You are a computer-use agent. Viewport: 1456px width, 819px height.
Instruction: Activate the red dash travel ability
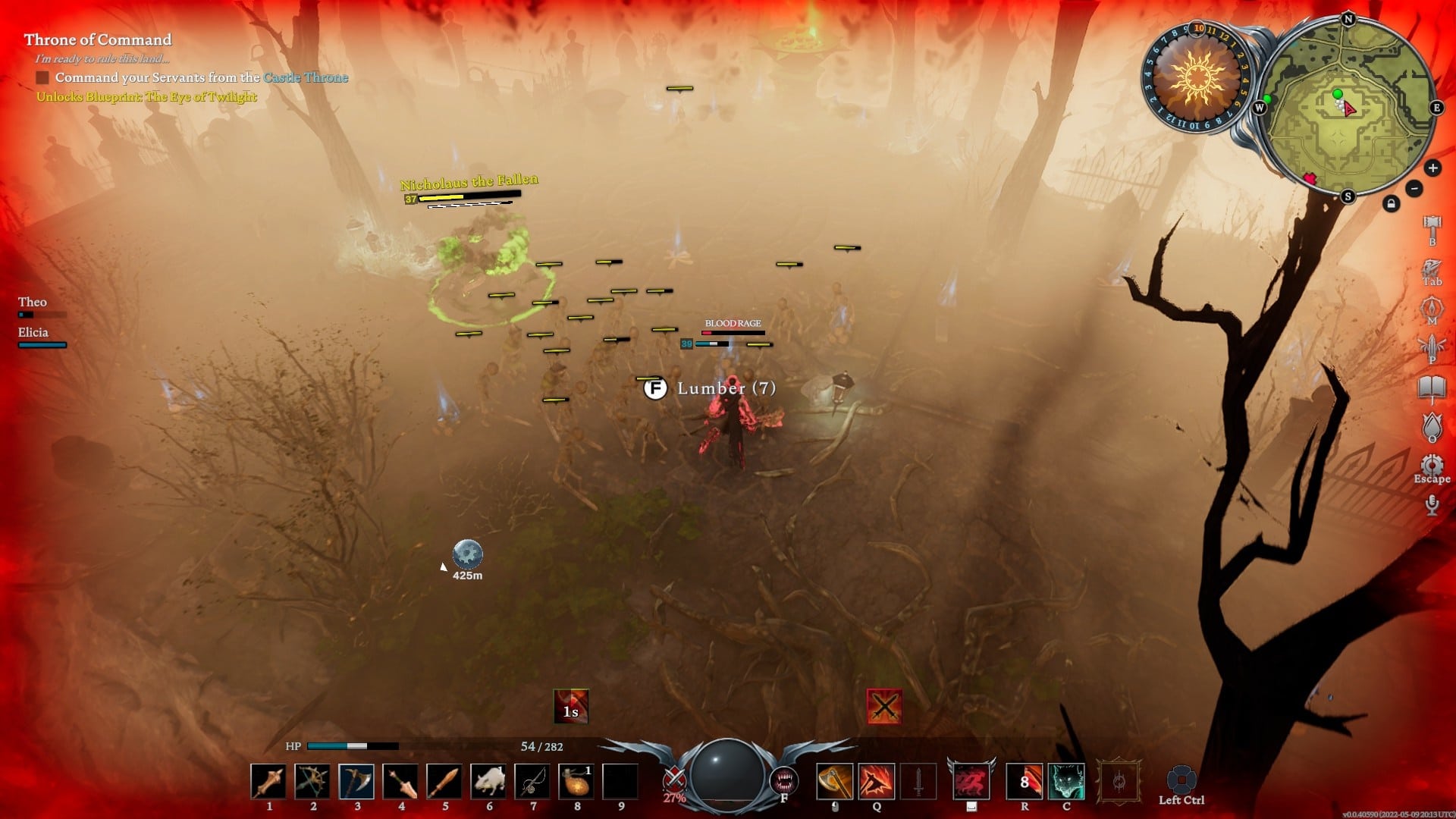[x=971, y=782]
